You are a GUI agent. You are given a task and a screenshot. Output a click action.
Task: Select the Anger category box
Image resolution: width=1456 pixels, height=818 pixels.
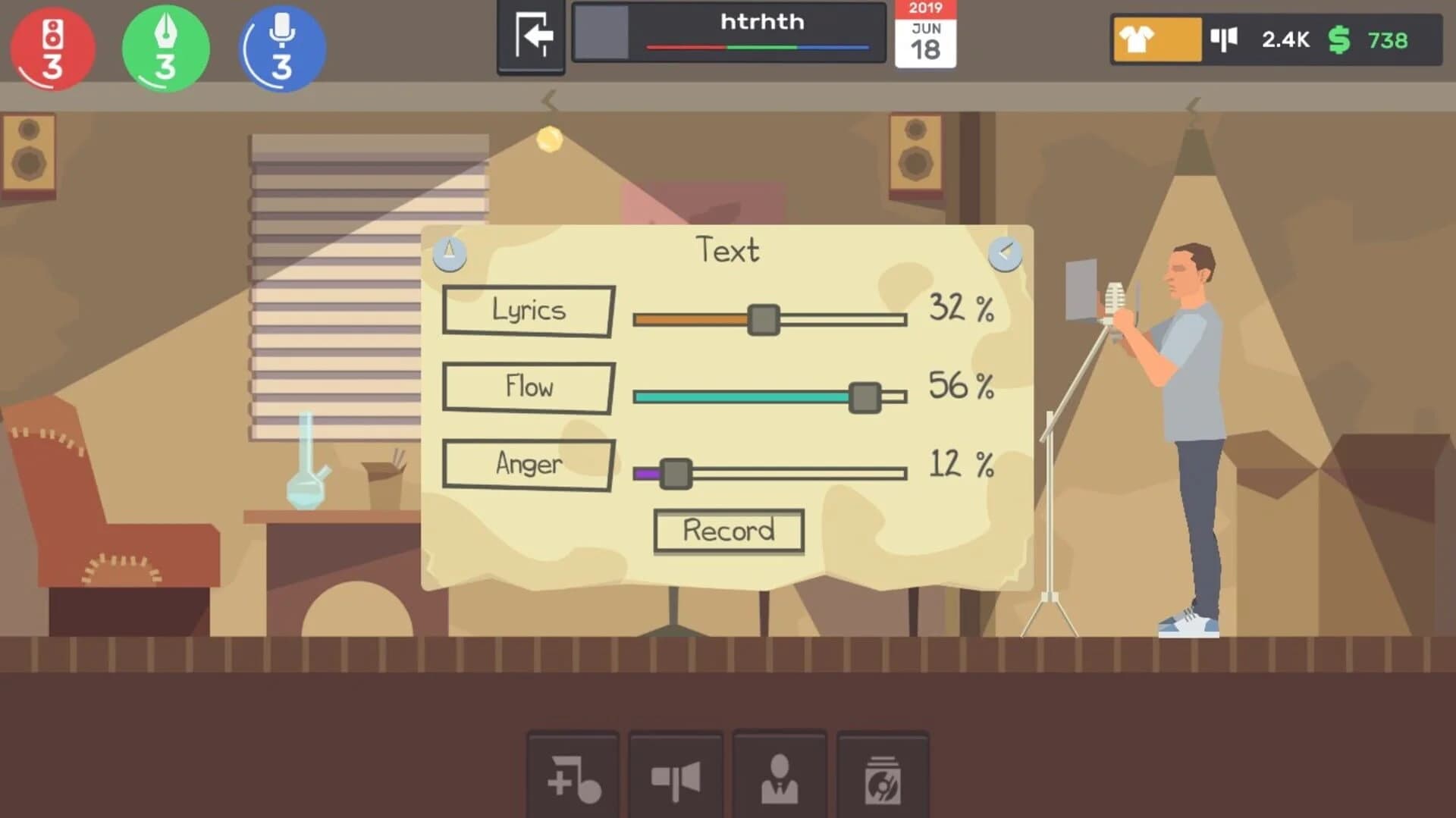point(529,465)
